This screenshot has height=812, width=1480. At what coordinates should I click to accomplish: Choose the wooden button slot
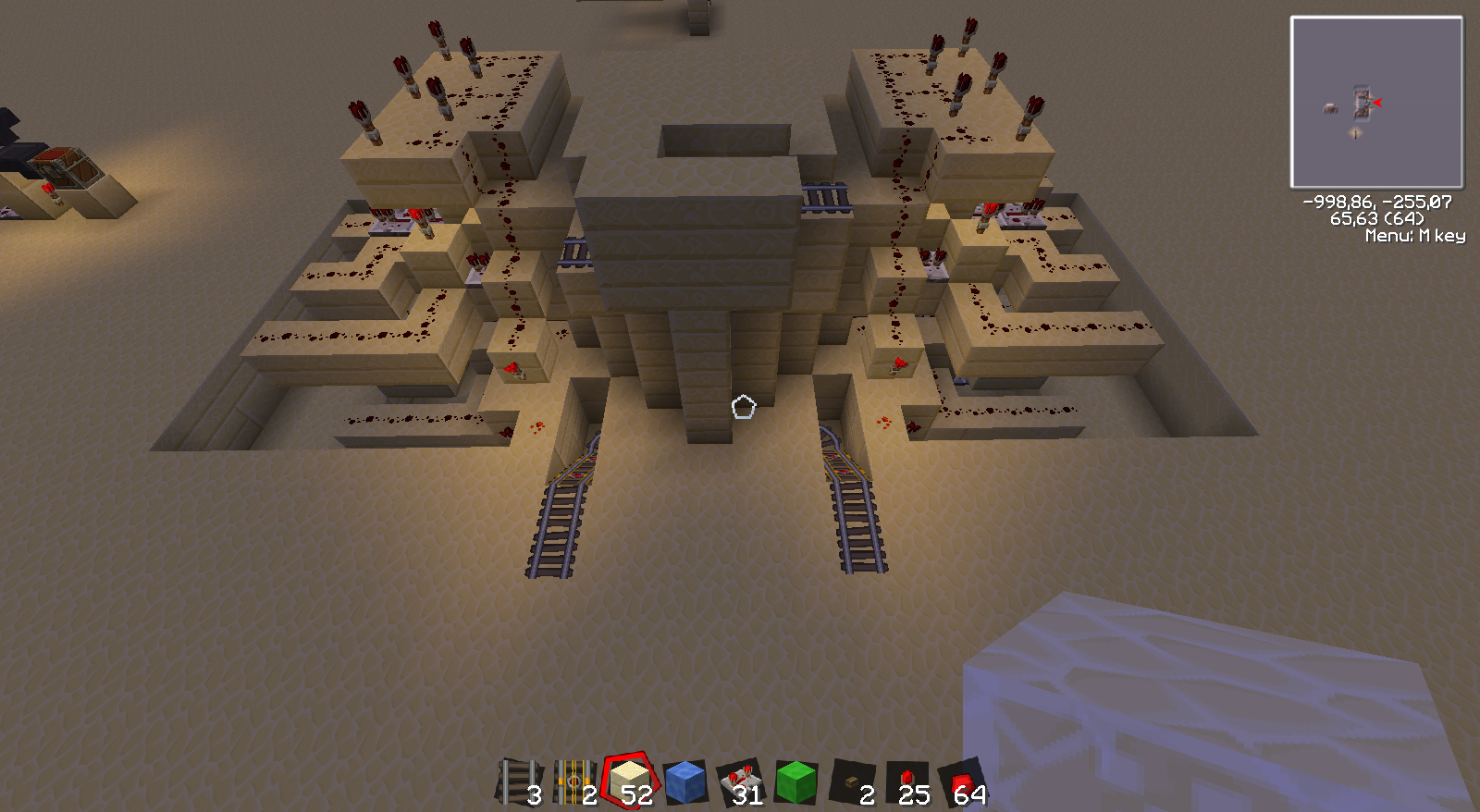[x=851, y=782]
